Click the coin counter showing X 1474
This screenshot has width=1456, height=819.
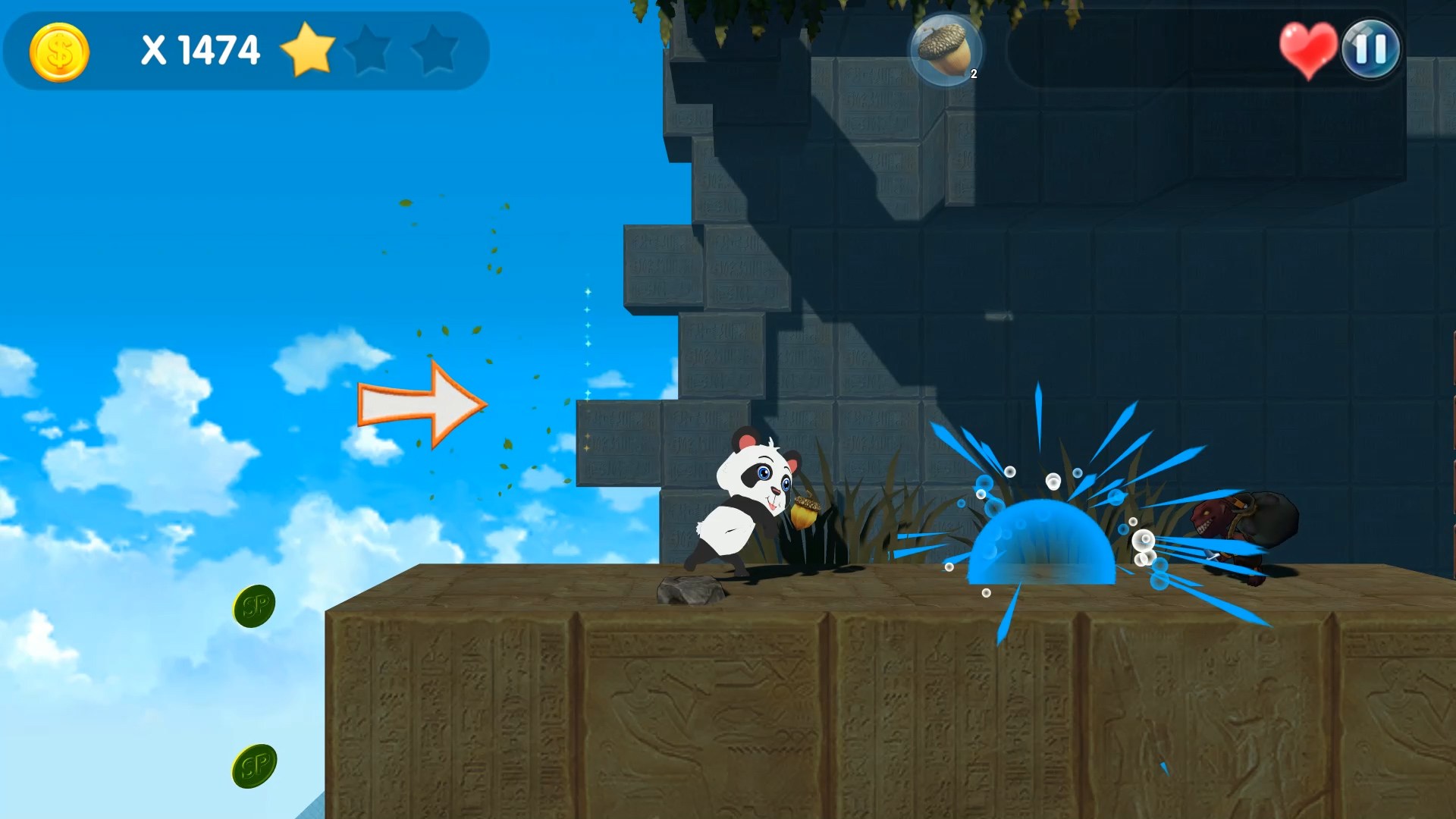click(x=199, y=50)
